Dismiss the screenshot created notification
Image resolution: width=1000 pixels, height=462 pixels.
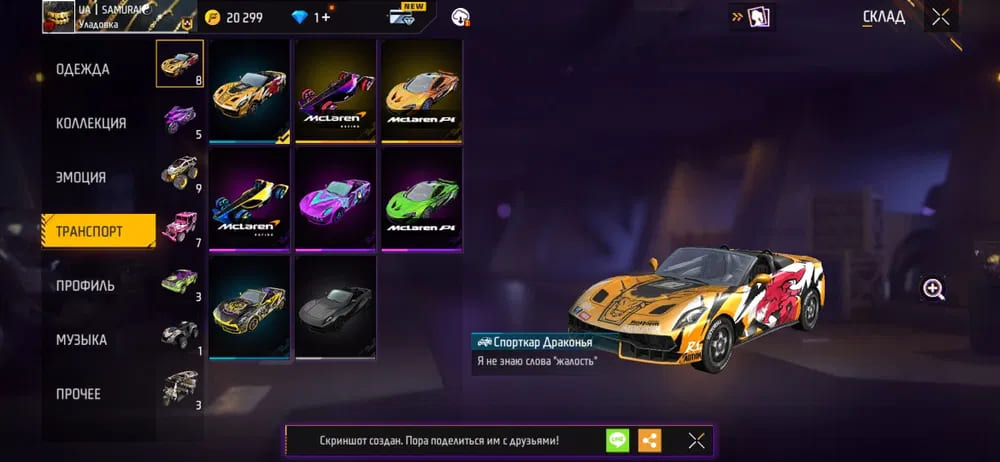697,440
